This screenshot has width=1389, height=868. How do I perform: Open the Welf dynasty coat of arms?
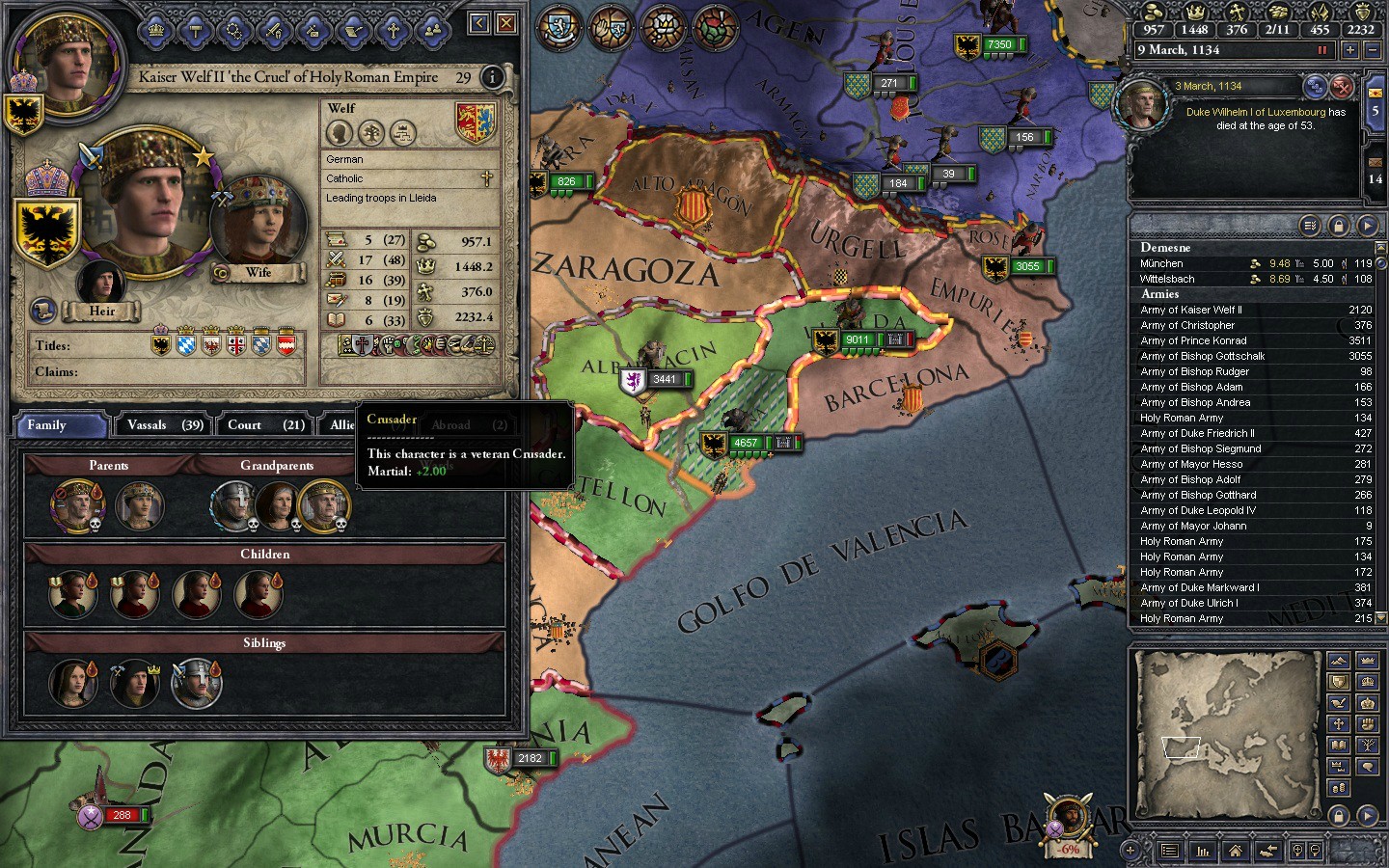click(475, 123)
